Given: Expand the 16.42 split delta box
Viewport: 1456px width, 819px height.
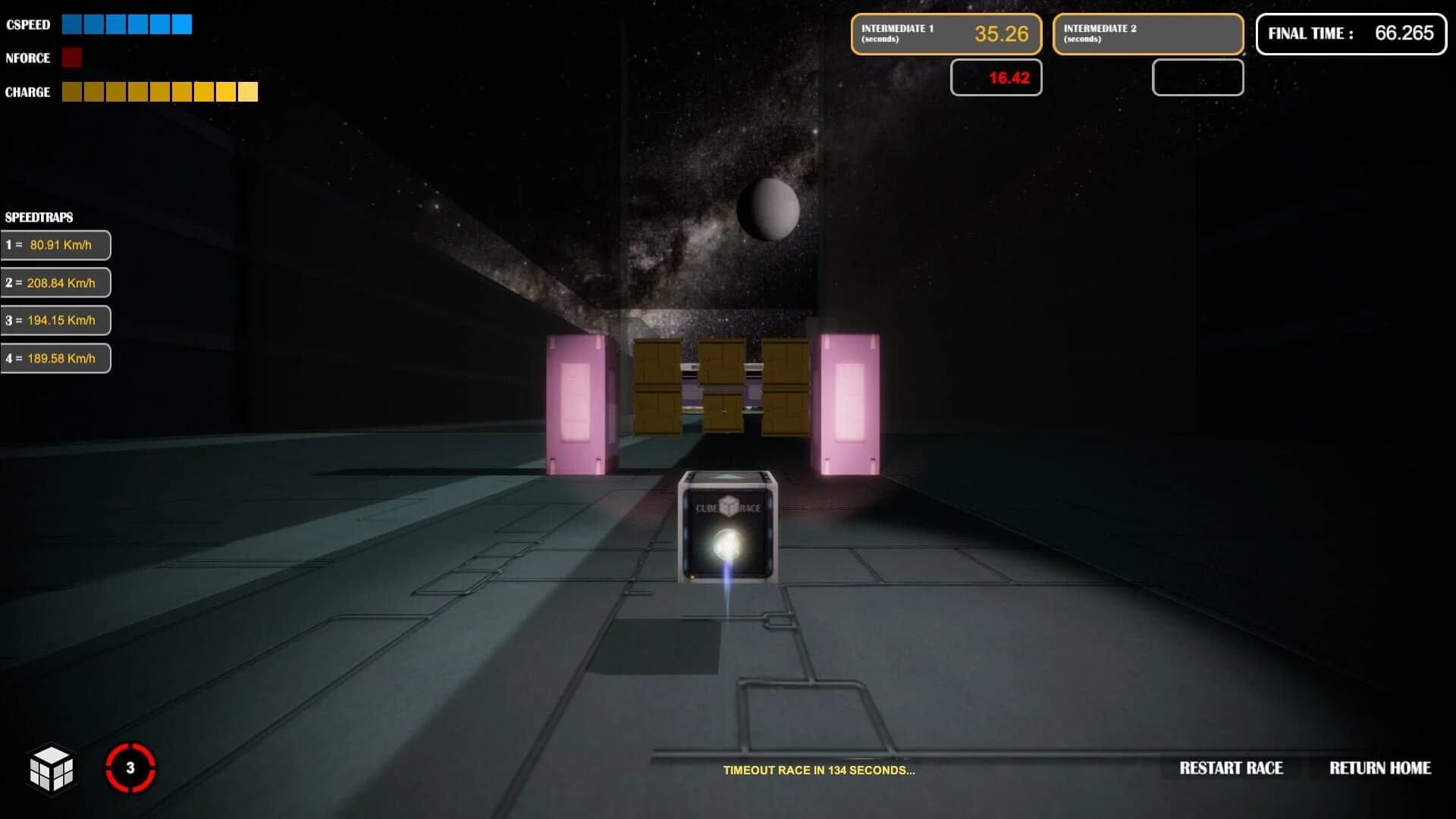Looking at the screenshot, I should coord(996,77).
